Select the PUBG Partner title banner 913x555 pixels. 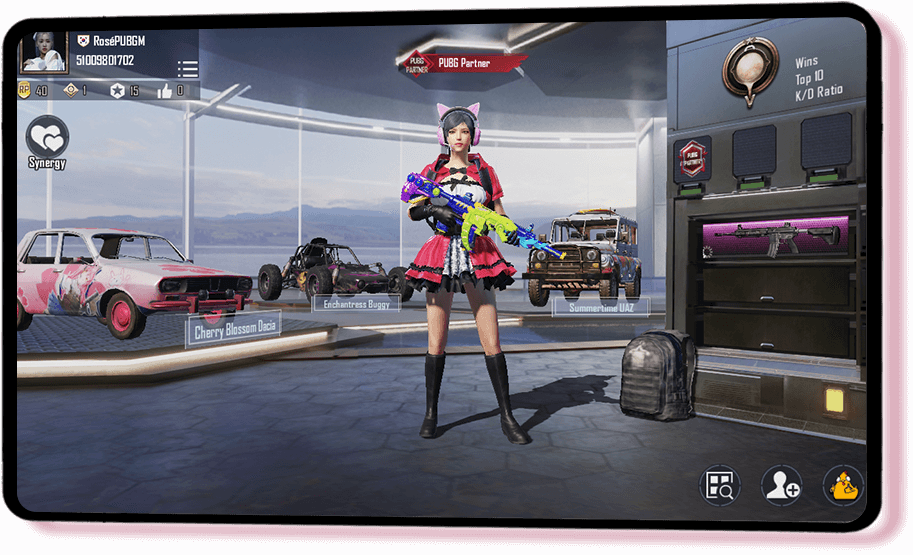pyautogui.click(x=464, y=63)
